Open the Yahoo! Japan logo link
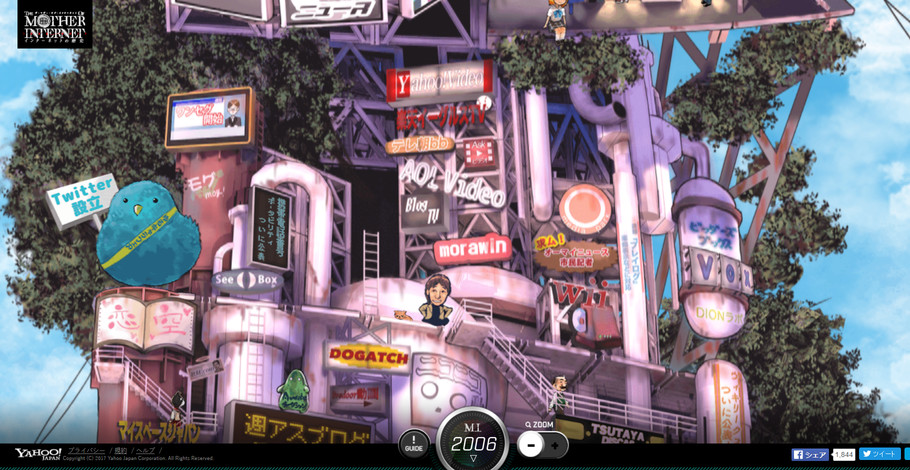 (x=37, y=454)
